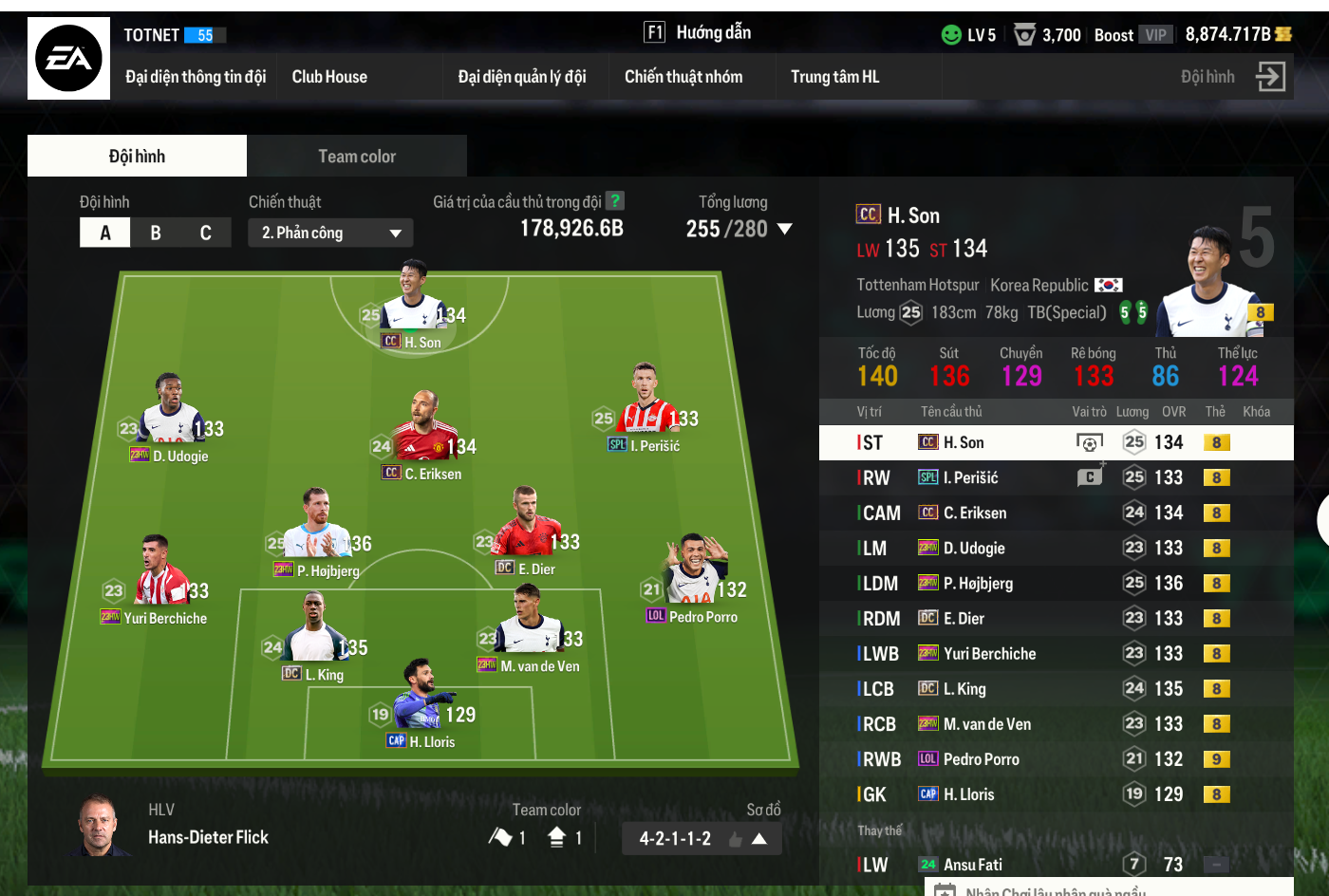The width and height of the screenshot is (1329, 896).
Task: Click the captain role icon on Perišić's row
Action: pos(1088,476)
